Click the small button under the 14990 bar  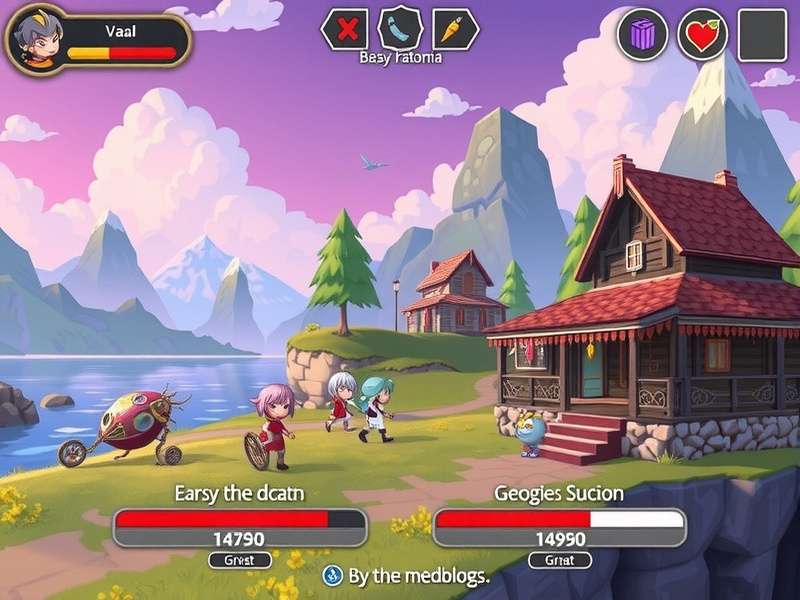[560, 560]
